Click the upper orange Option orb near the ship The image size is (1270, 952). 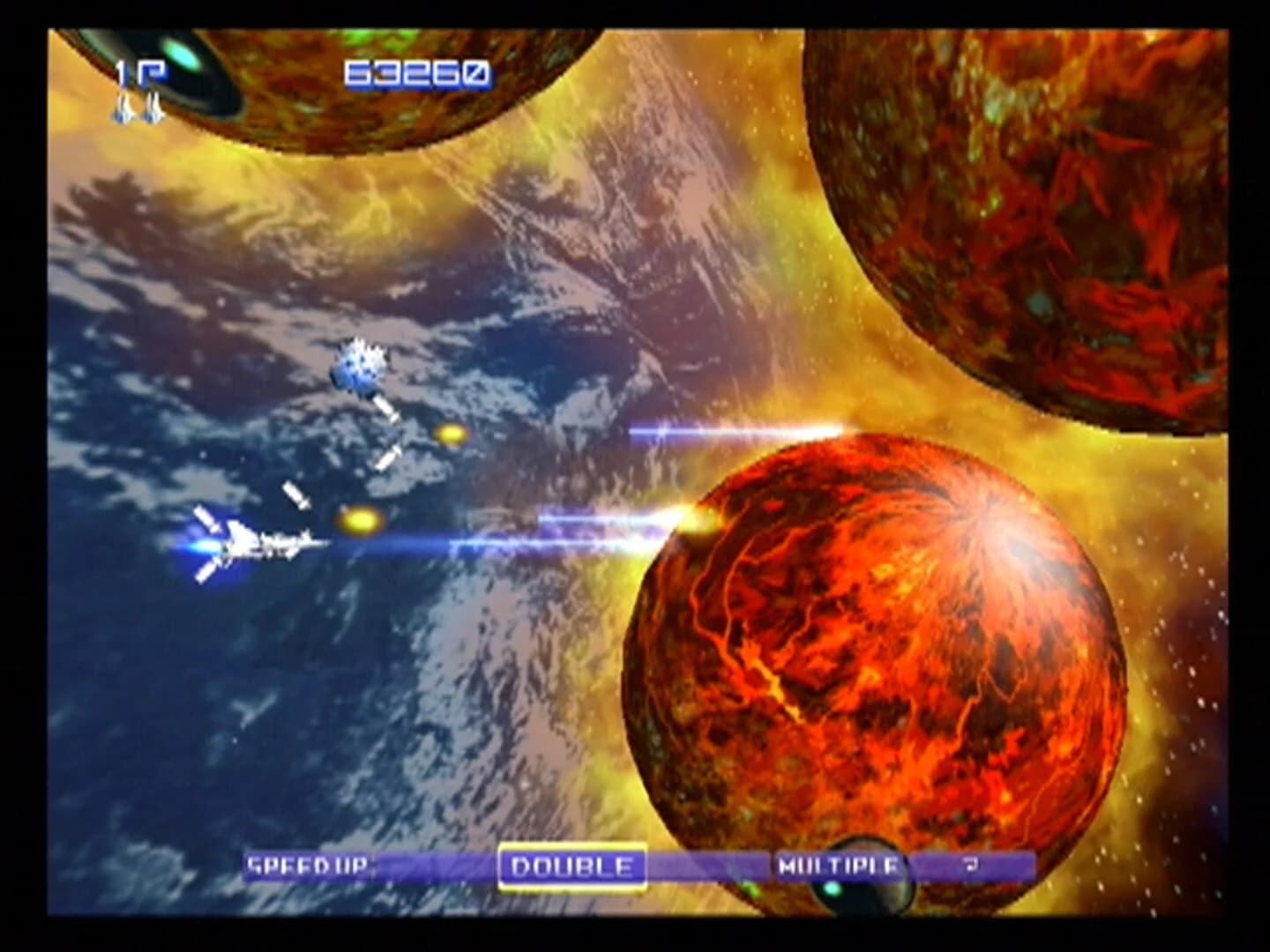tap(450, 434)
